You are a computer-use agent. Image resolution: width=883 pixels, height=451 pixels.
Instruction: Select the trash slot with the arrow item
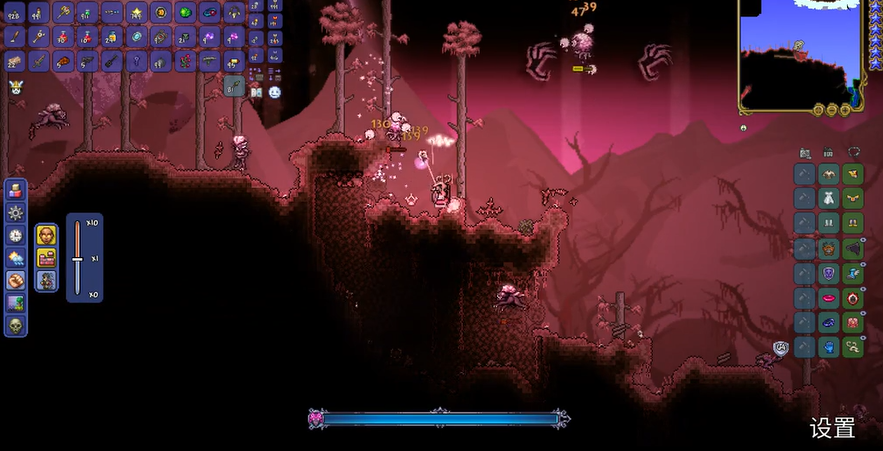coord(234,86)
